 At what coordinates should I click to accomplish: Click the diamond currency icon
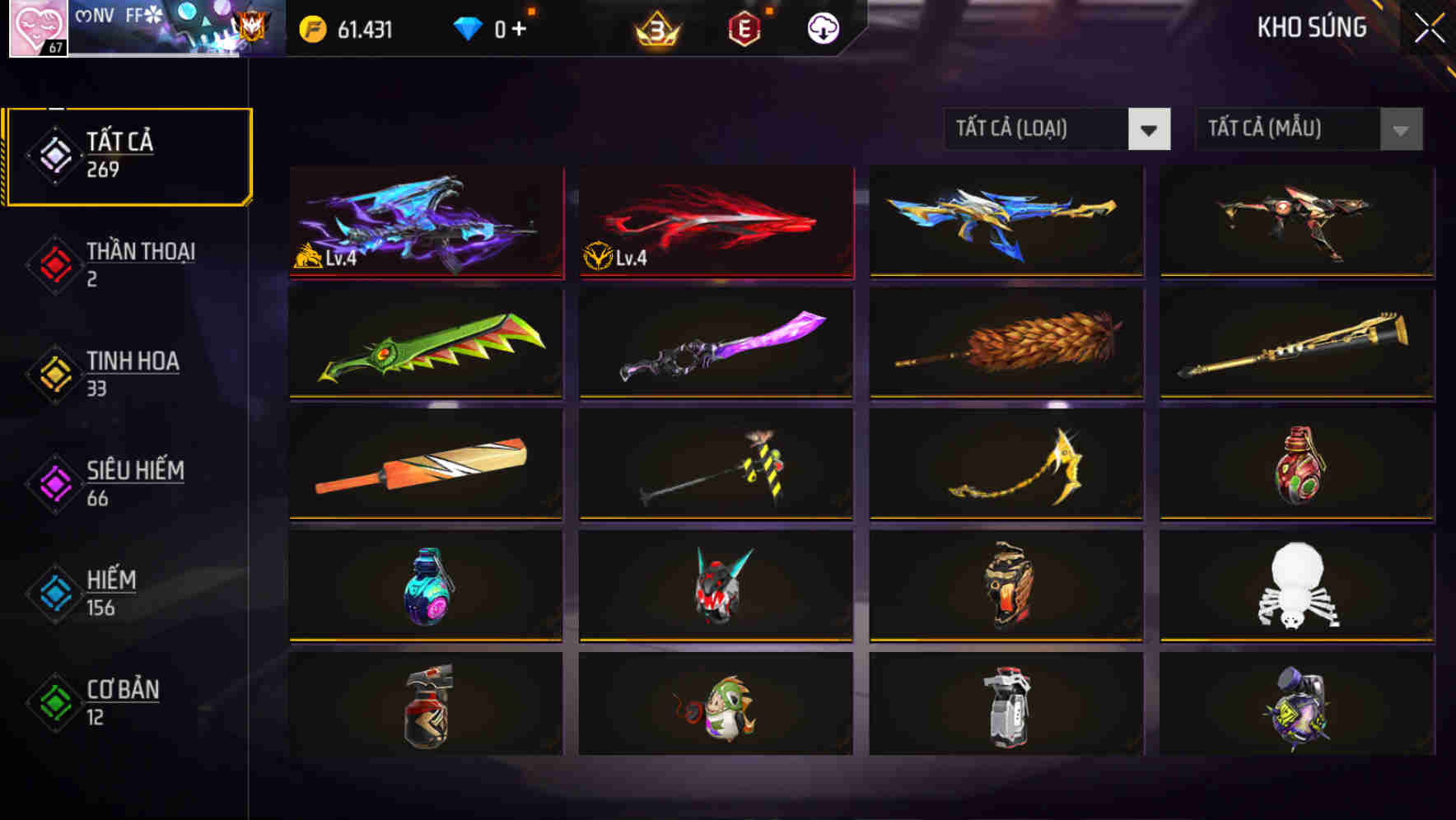pyautogui.click(x=466, y=27)
